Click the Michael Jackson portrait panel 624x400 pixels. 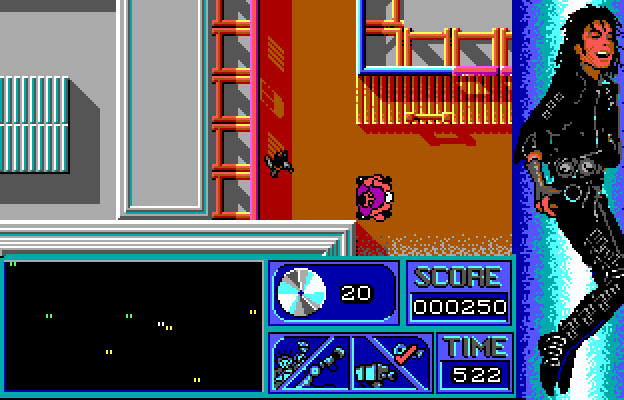click(567, 198)
